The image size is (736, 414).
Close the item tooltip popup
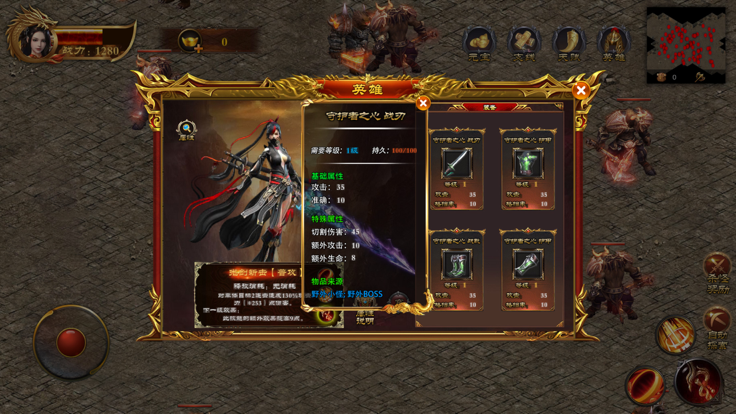pyautogui.click(x=423, y=103)
